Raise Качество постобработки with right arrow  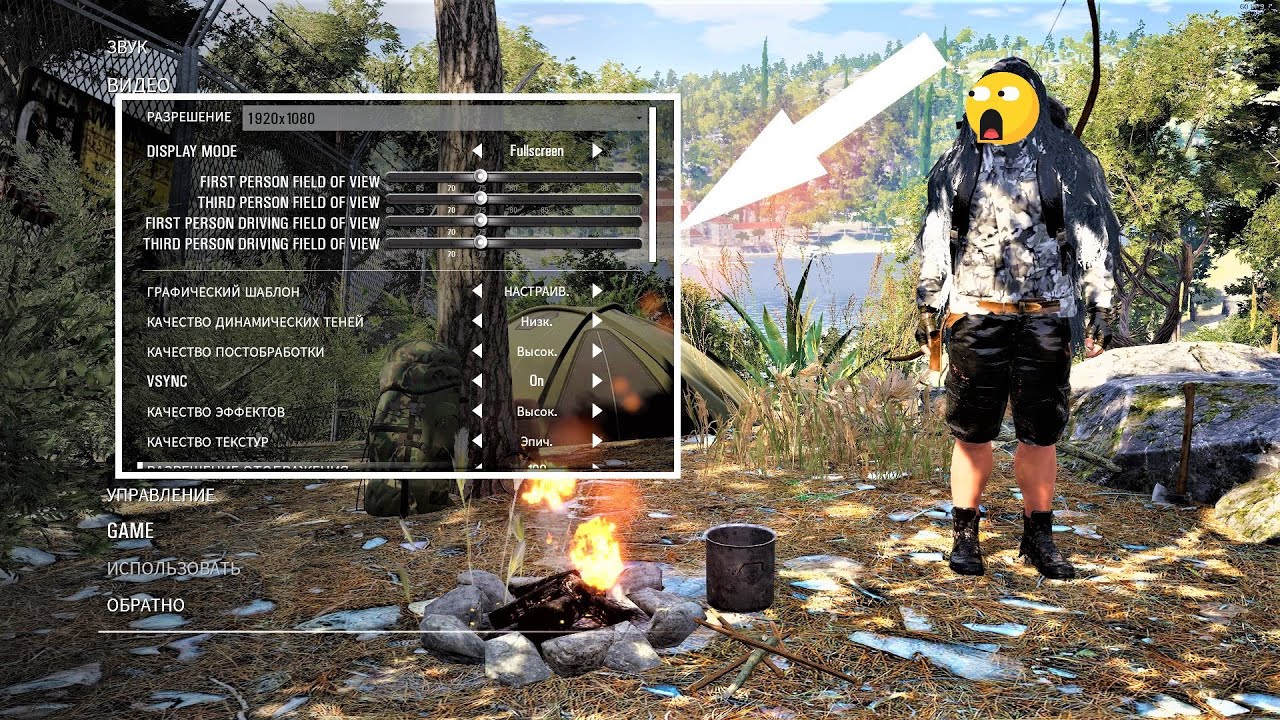click(x=597, y=351)
